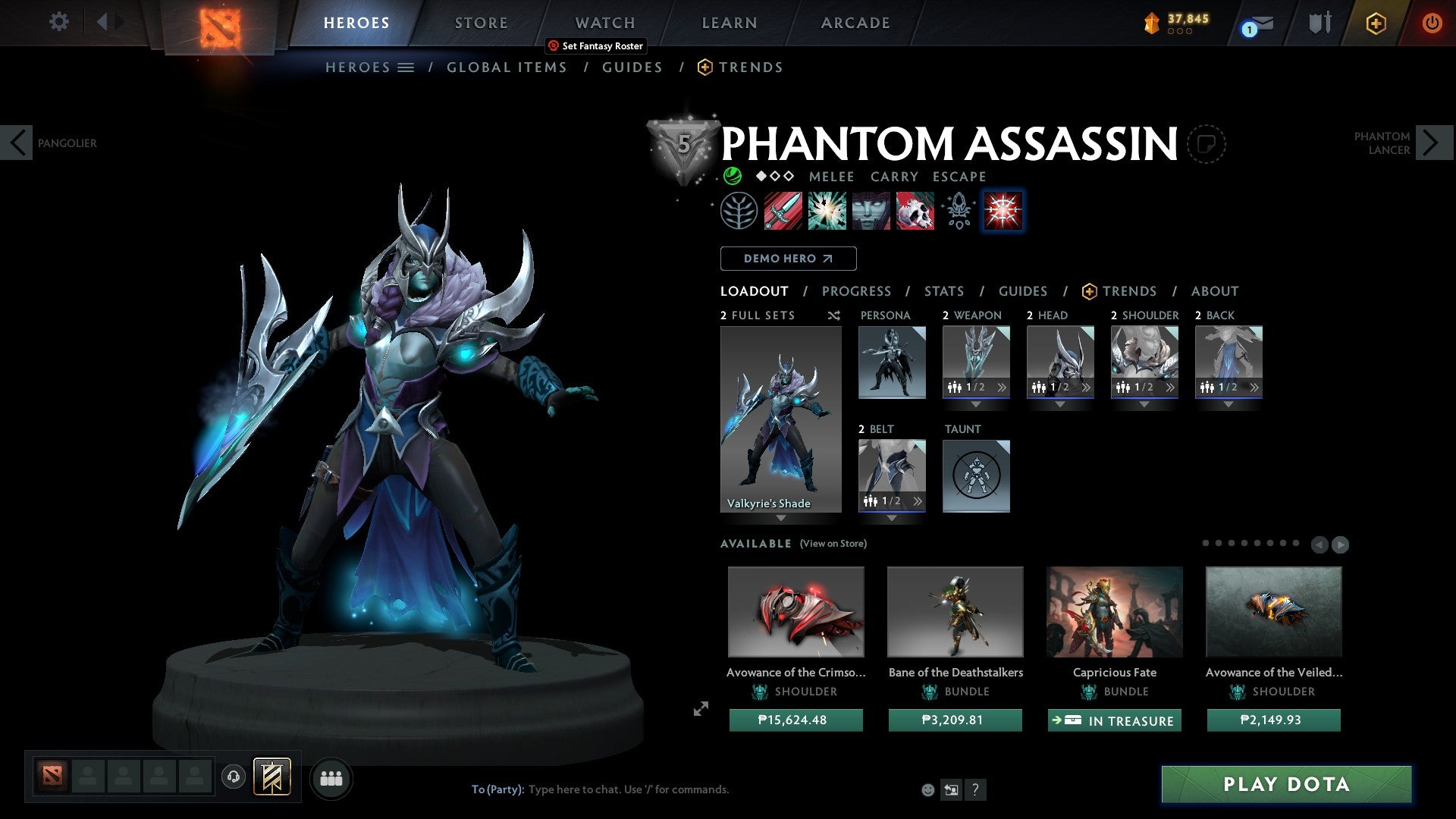This screenshot has height=819, width=1456.
Task: Select the Bane of the Deathstalkers bundle thumbnail
Action: click(955, 611)
